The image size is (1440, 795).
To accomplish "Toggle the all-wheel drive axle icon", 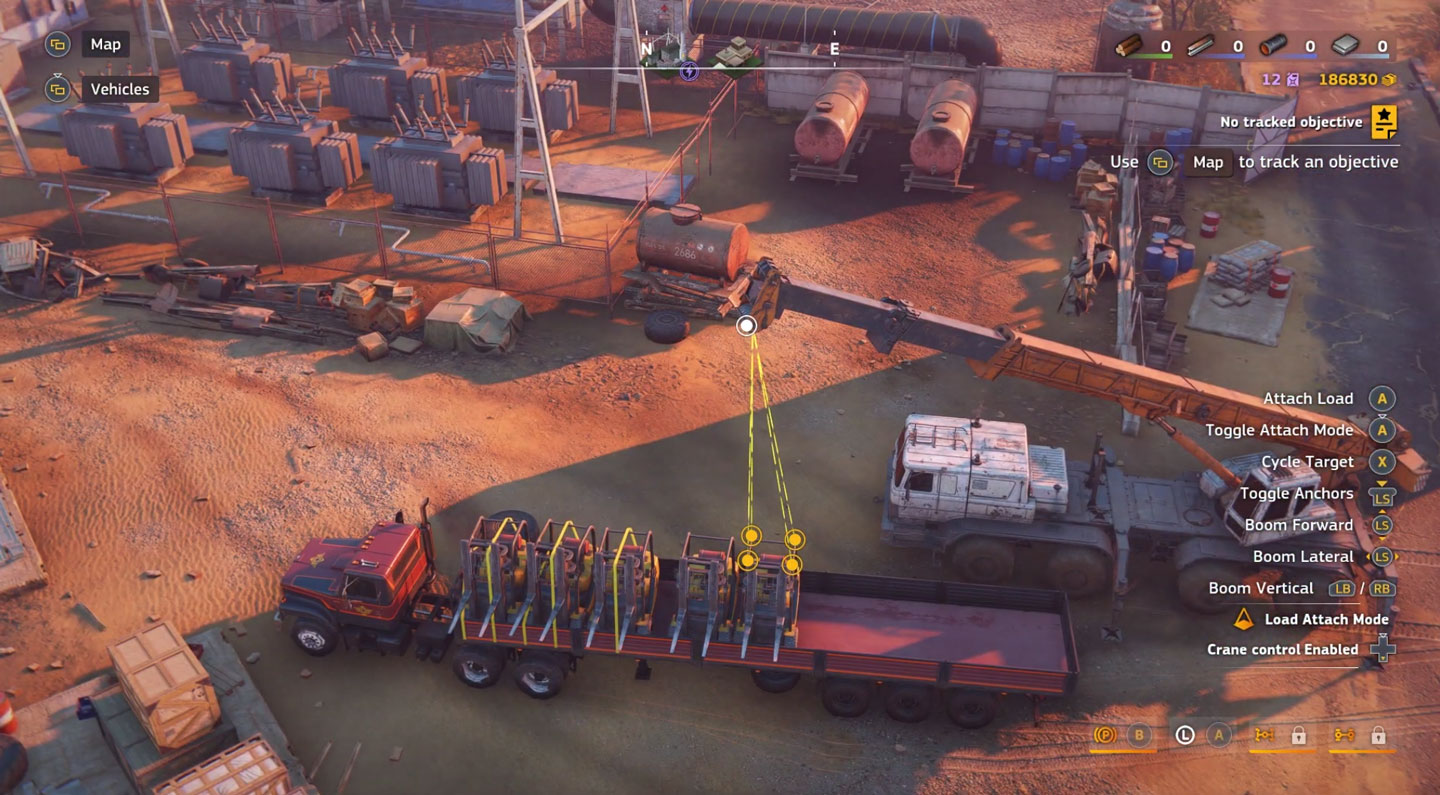I will pos(1344,736).
